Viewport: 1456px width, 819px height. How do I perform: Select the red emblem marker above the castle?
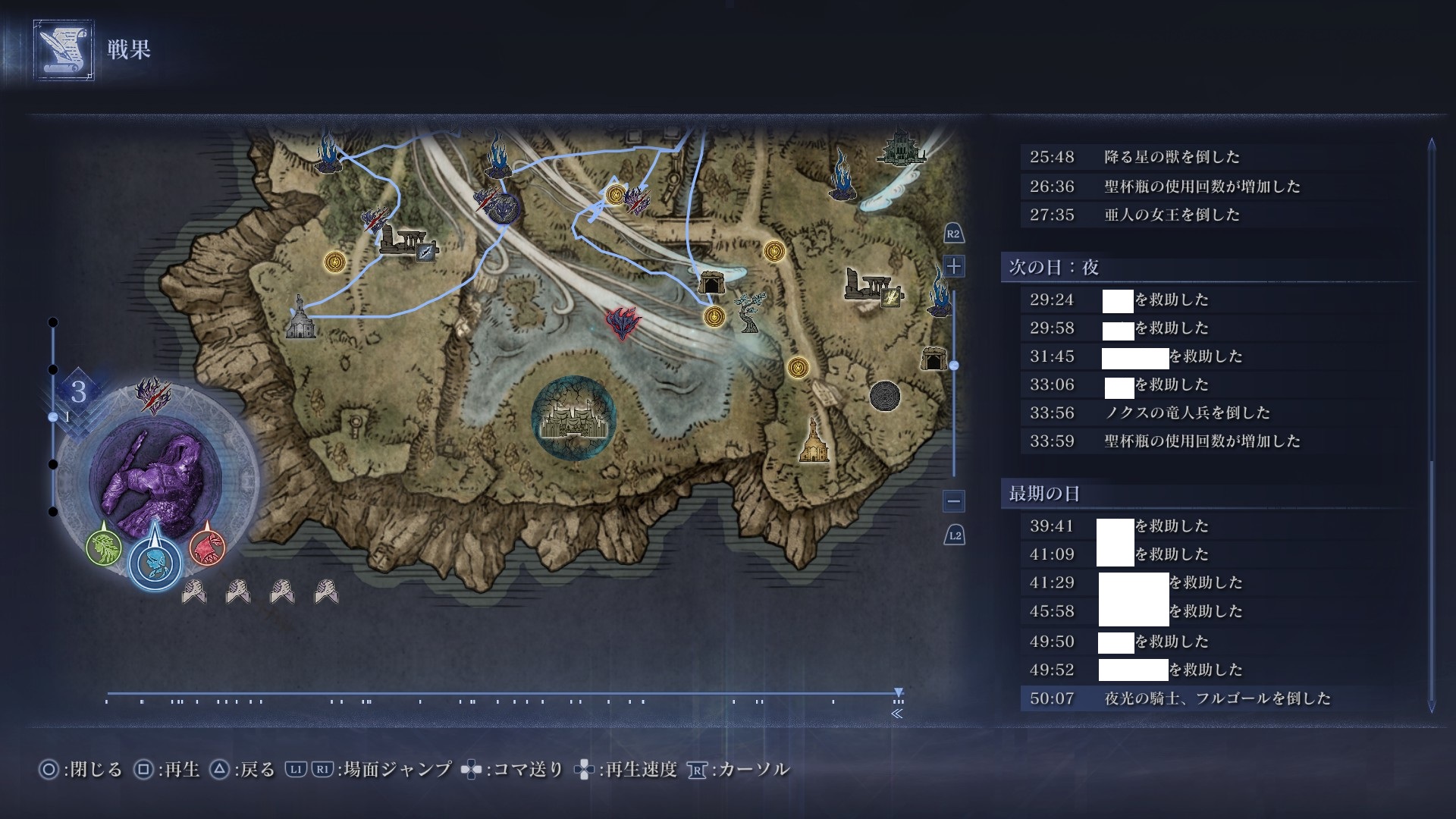(623, 323)
